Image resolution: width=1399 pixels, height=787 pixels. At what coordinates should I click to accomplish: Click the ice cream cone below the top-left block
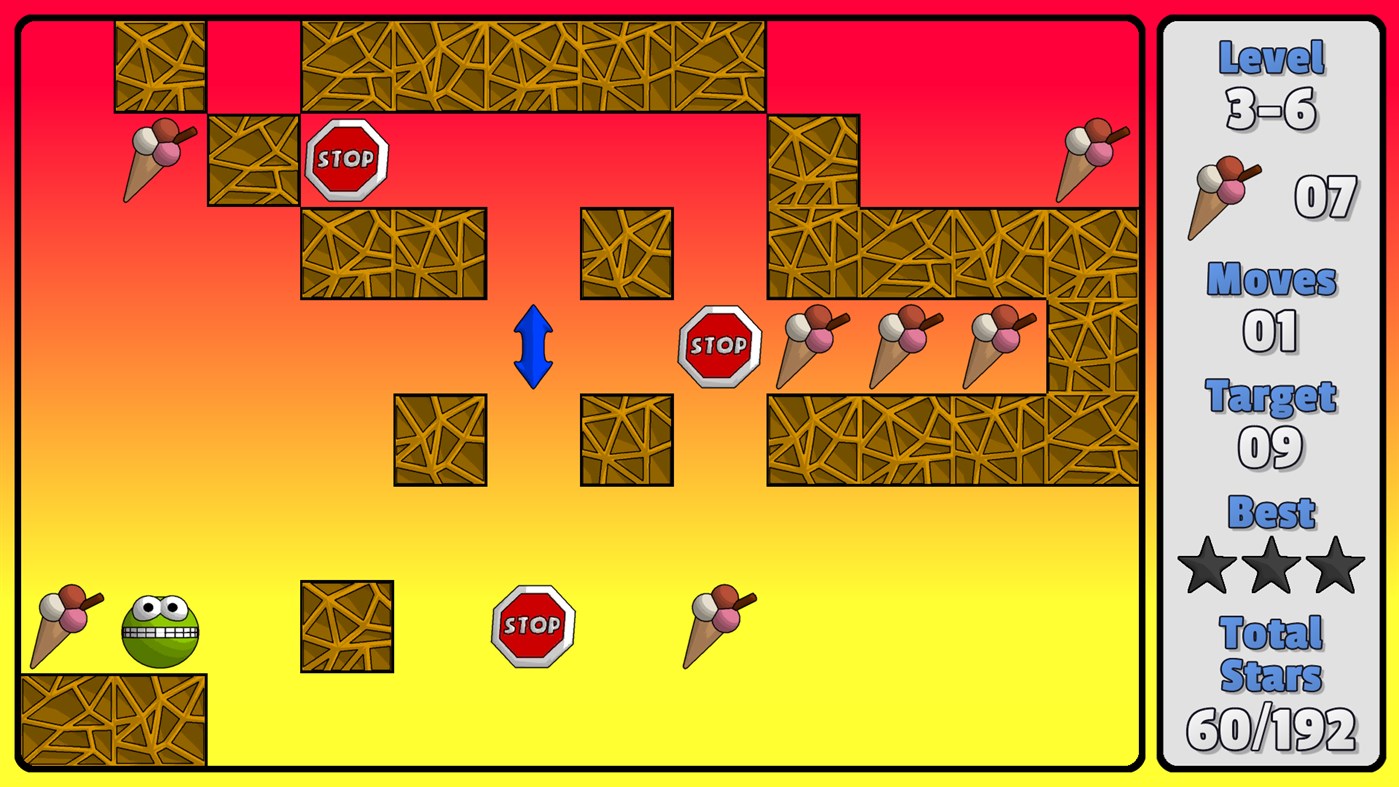(158, 158)
